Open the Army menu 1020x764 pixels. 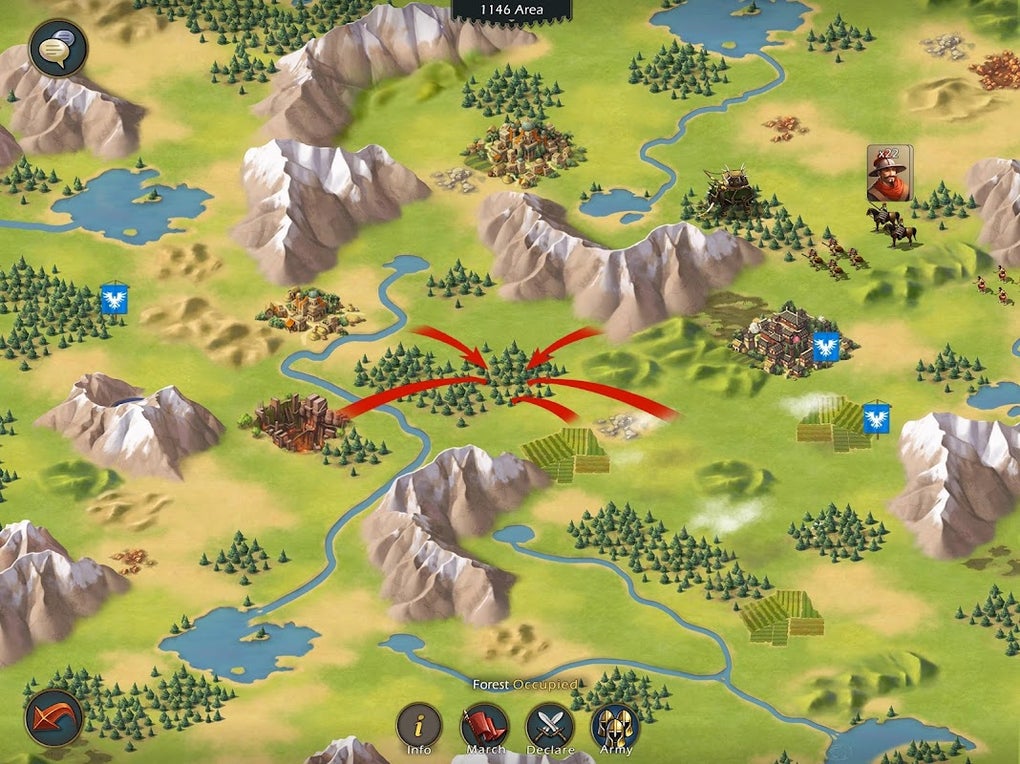click(x=614, y=727)
